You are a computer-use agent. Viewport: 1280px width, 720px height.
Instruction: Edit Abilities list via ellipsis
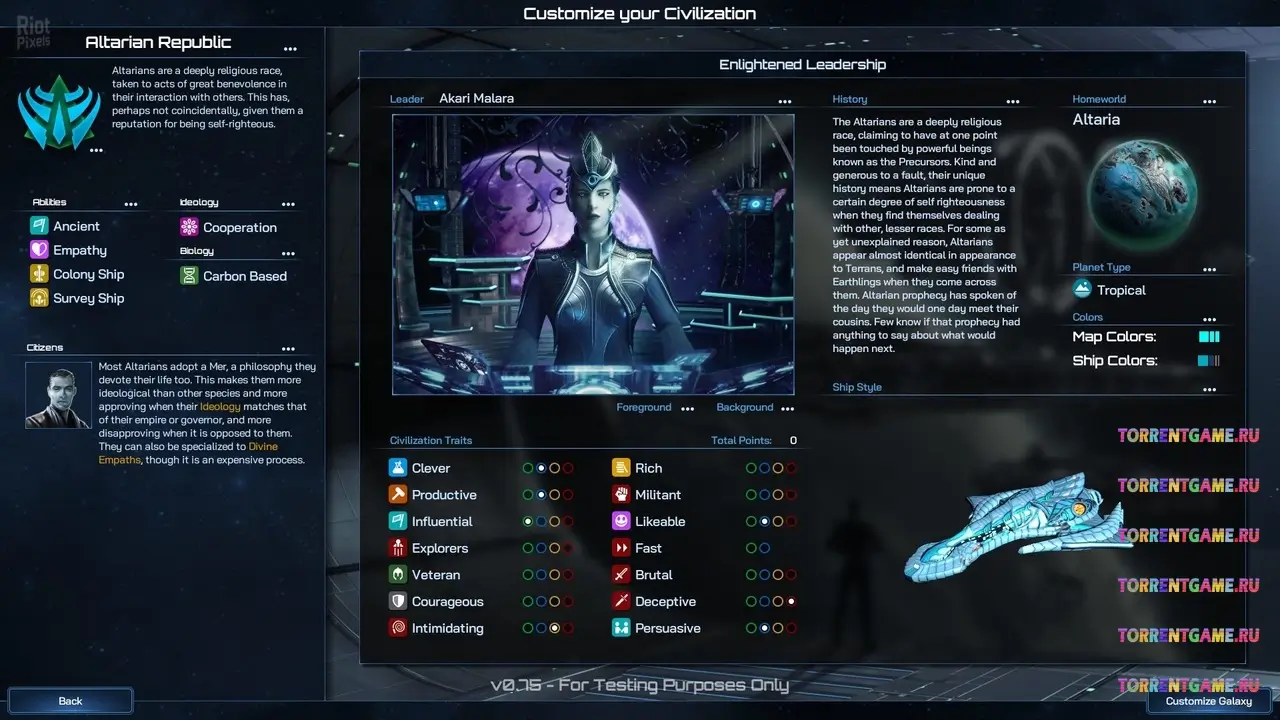(x=131, y=204)
